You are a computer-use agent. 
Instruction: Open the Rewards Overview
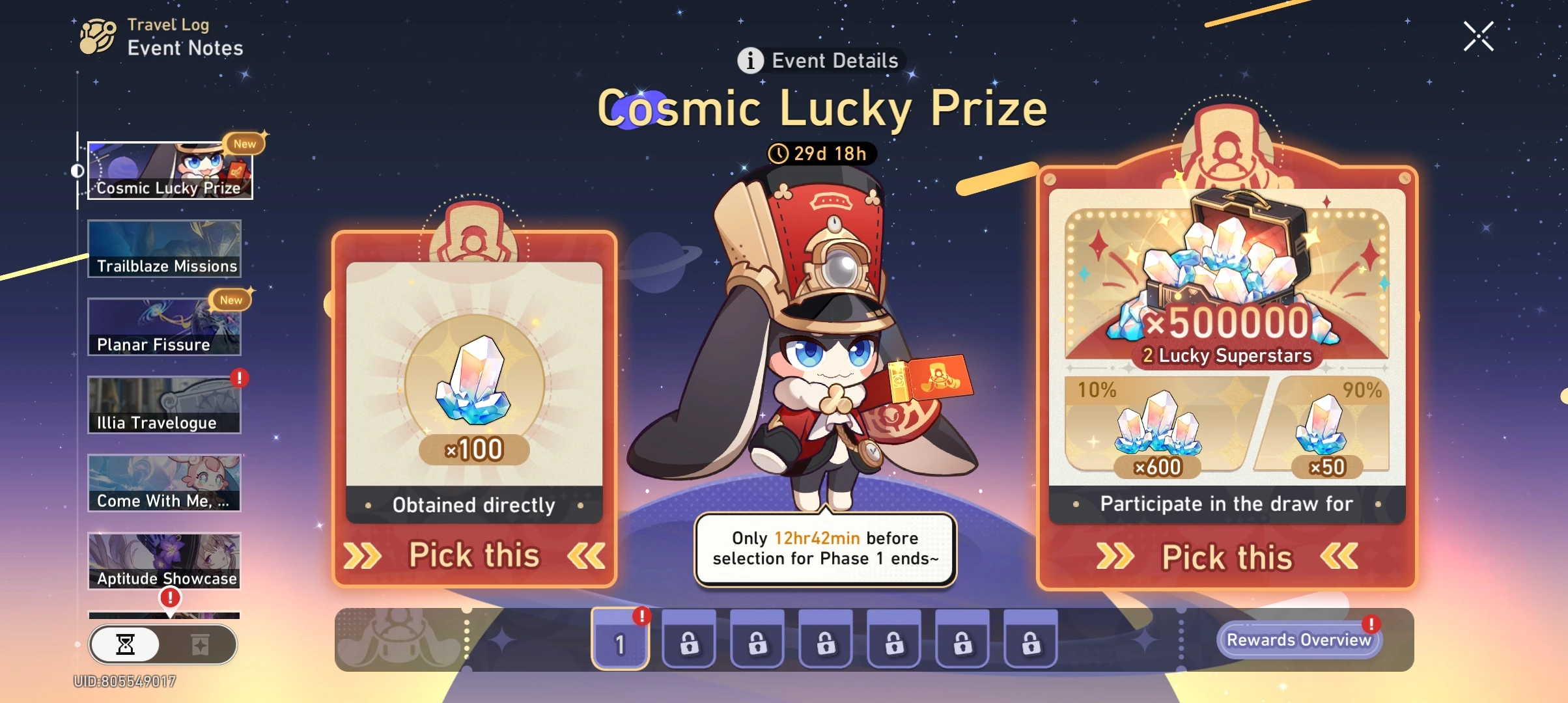pyautogui.click(x=1300, y=640)
